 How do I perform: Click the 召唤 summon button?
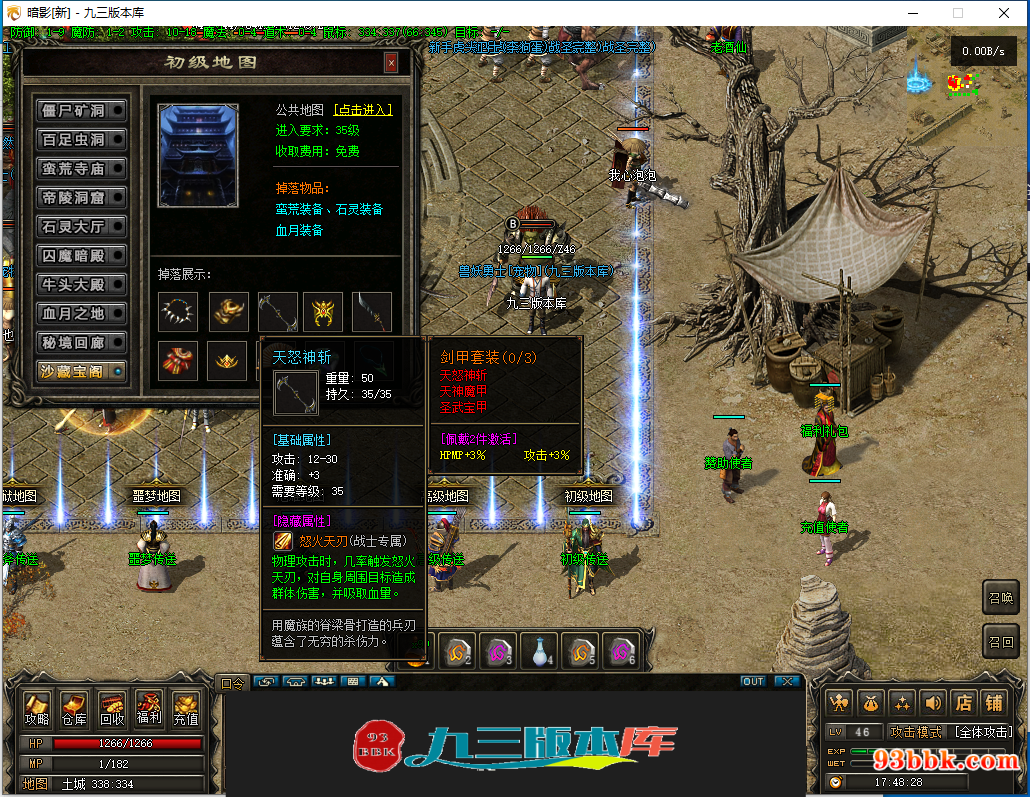pyautogui.click(x=1001, y=597)
